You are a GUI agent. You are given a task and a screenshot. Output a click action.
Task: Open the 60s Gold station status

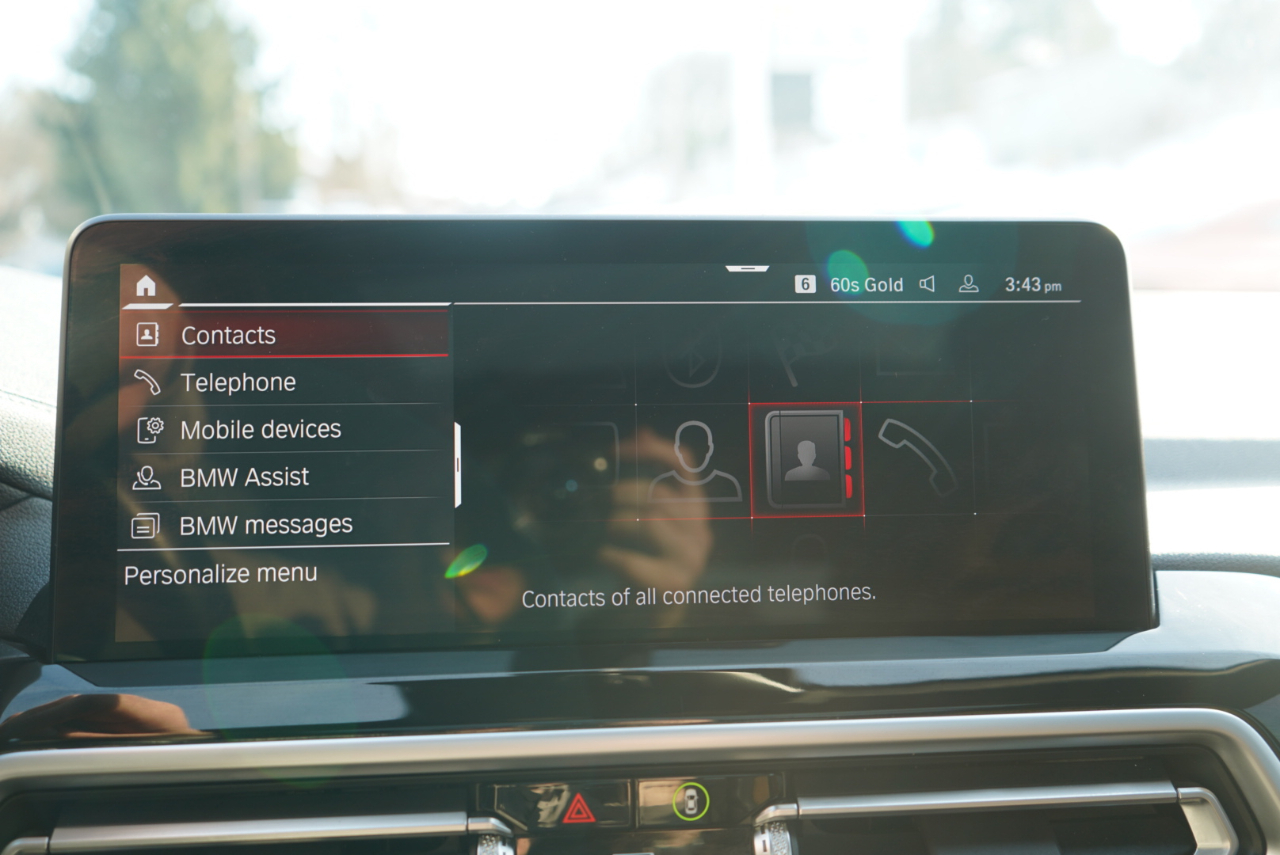click(866, 285)
